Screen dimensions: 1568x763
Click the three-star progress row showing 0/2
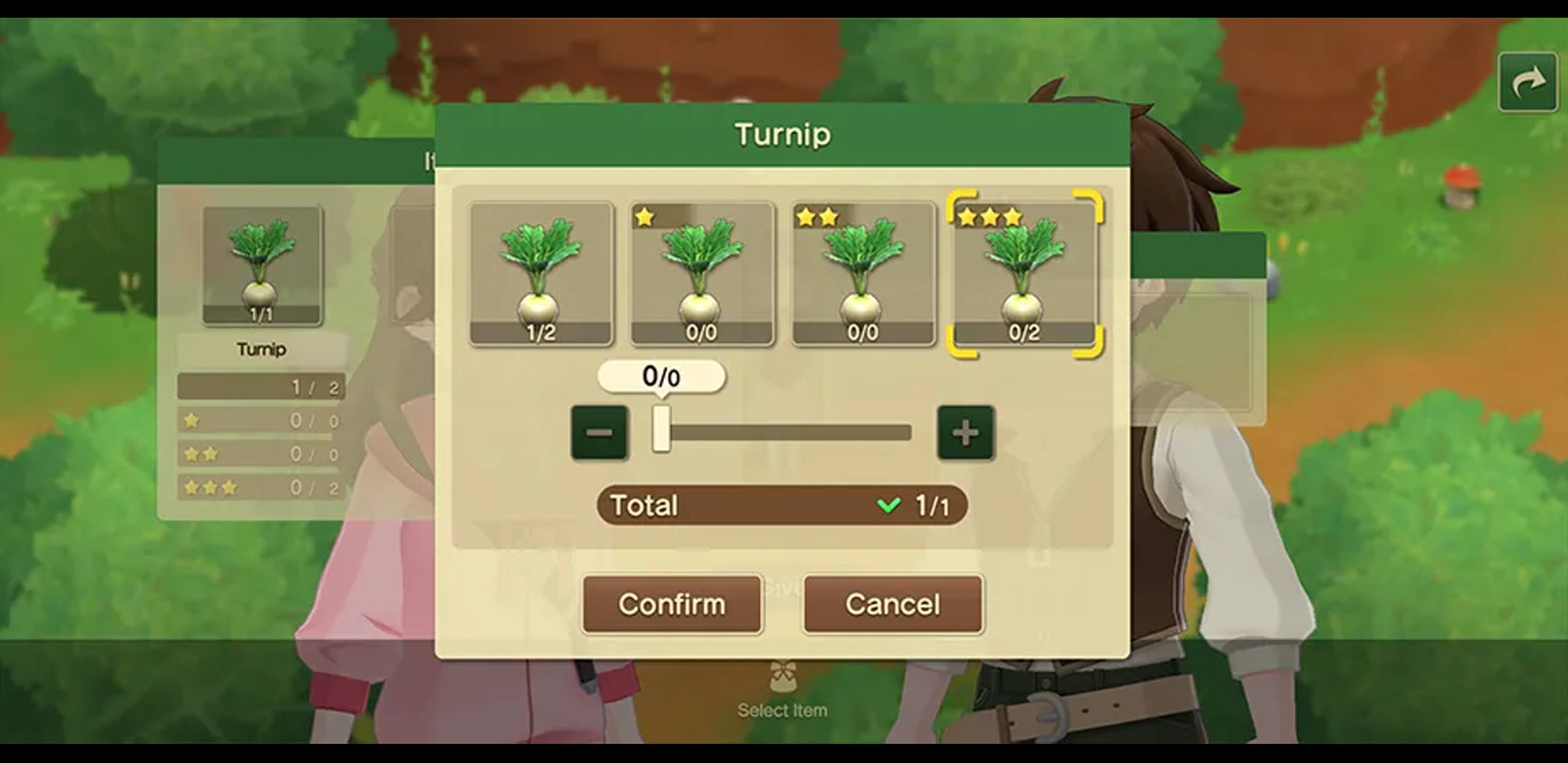point(261,487)
